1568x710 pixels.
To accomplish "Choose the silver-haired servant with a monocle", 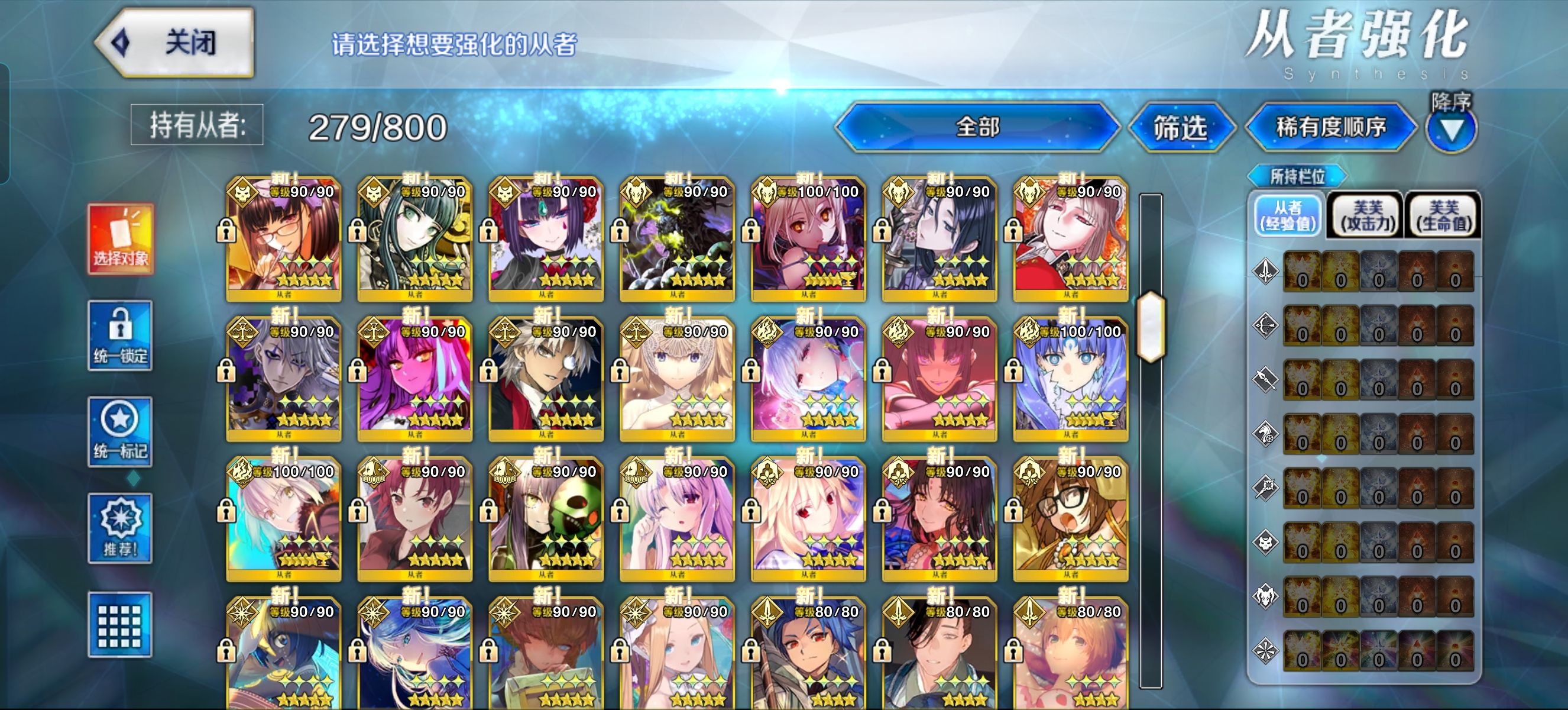I will [x=546, y=379].
